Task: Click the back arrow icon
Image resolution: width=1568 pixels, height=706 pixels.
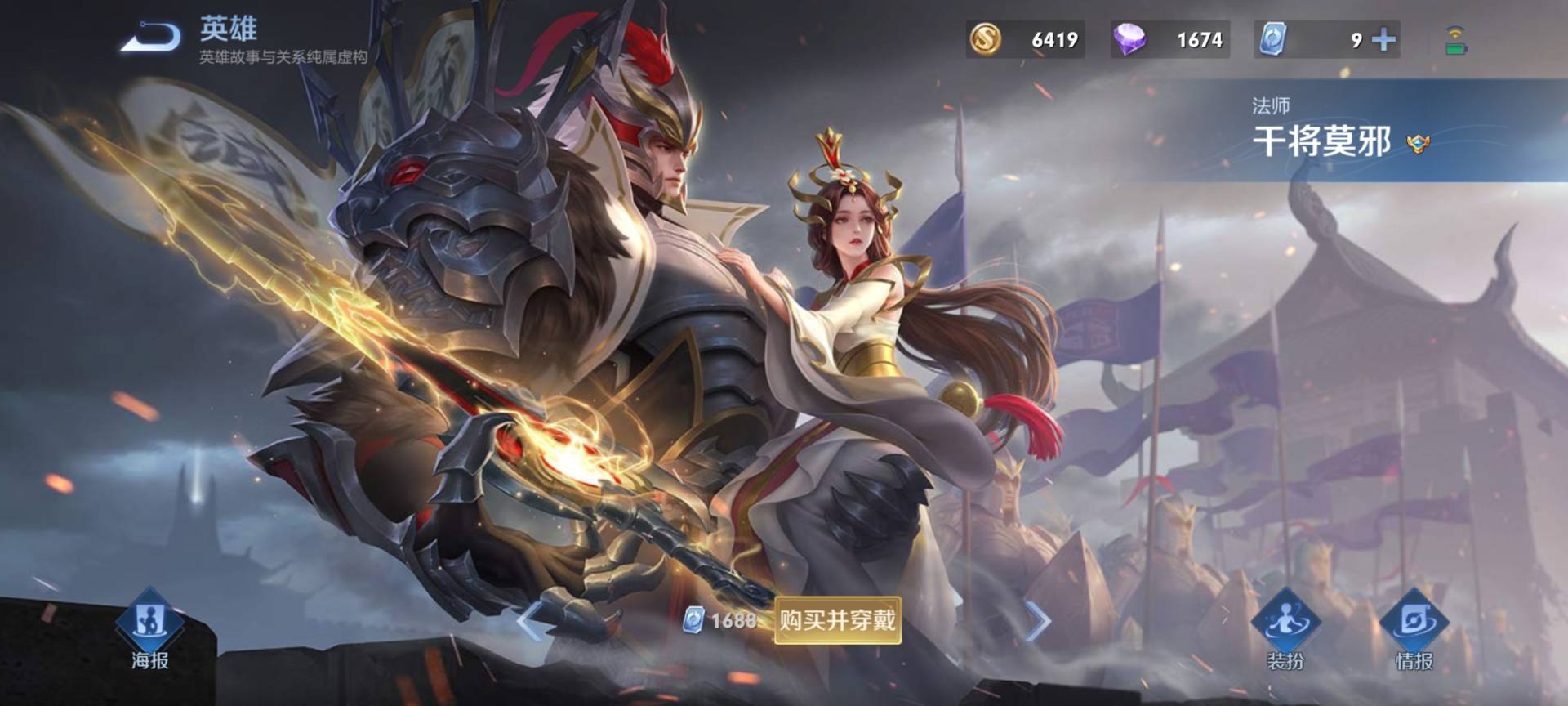Action: pyautogui.click(x=151, y=34)
